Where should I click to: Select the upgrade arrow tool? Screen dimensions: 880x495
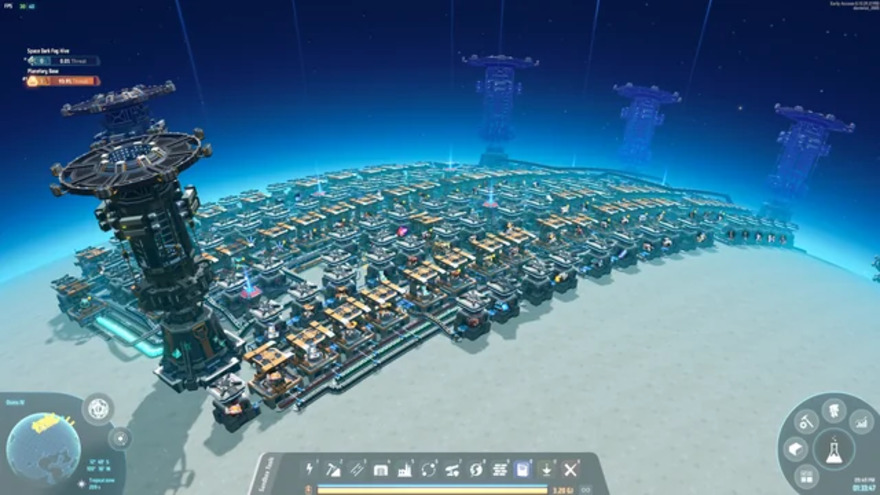pyautogui.click(x=547, y=469)
